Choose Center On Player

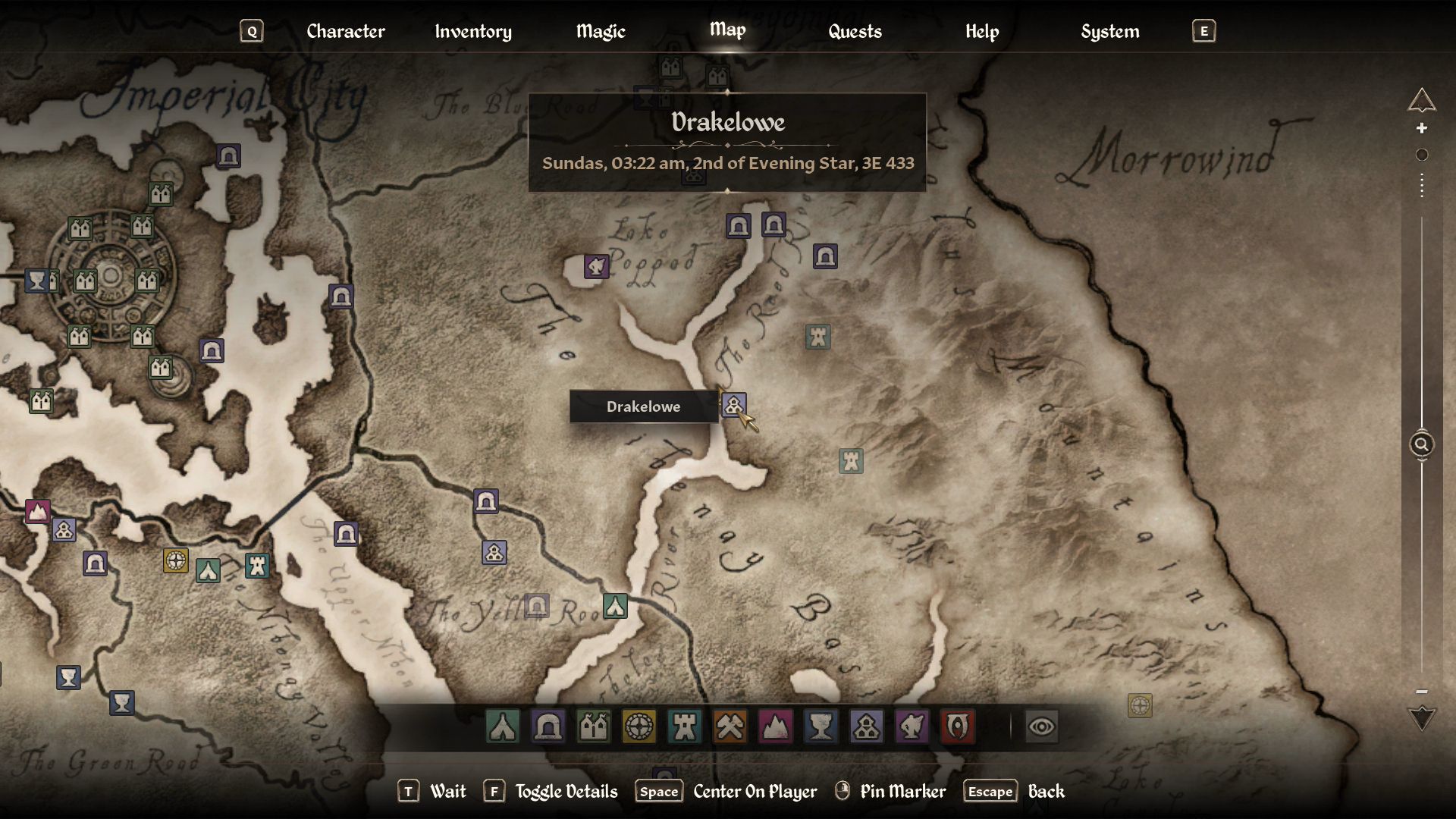[x=755, y=791]
